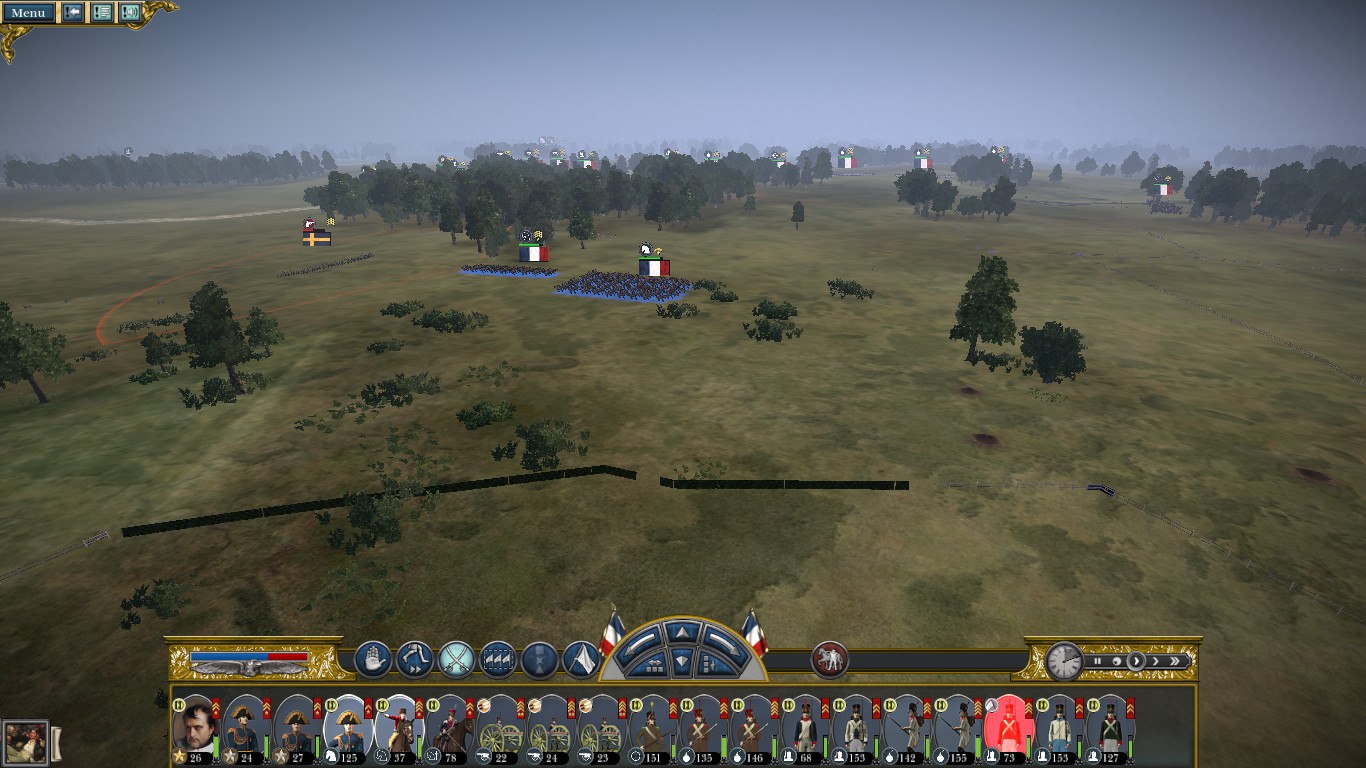Toggle group formation with the flags icon
Screen dimensions: 1366x768
(x=498, y=659)
